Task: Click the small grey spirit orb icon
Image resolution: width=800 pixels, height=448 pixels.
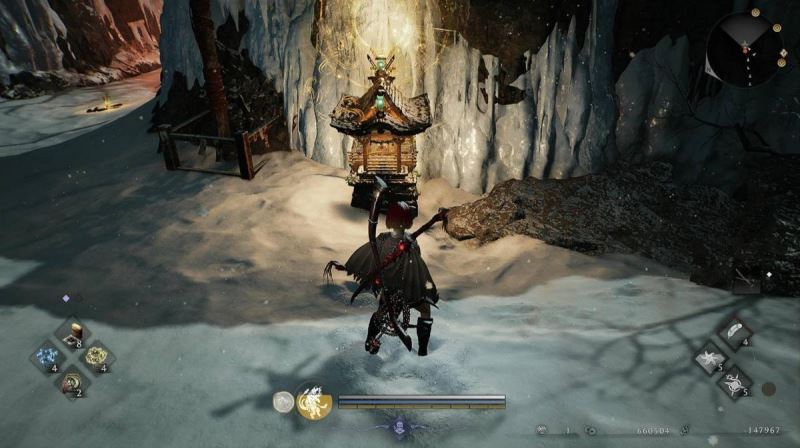Action: pyautogui.click(x=283, y=402)
